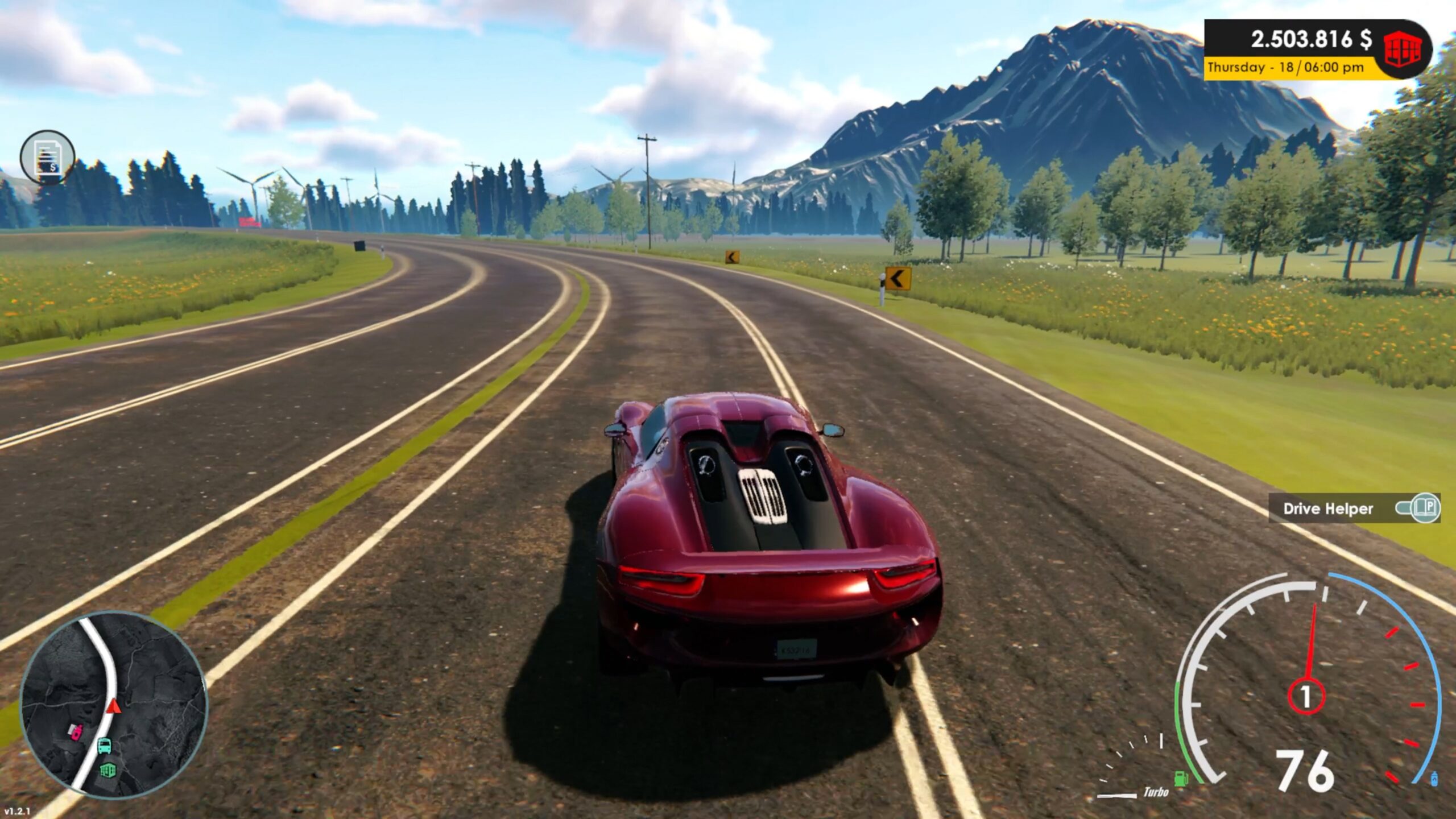
Task: Click the teal bus marker on the minimap
Action: [104, 745]
